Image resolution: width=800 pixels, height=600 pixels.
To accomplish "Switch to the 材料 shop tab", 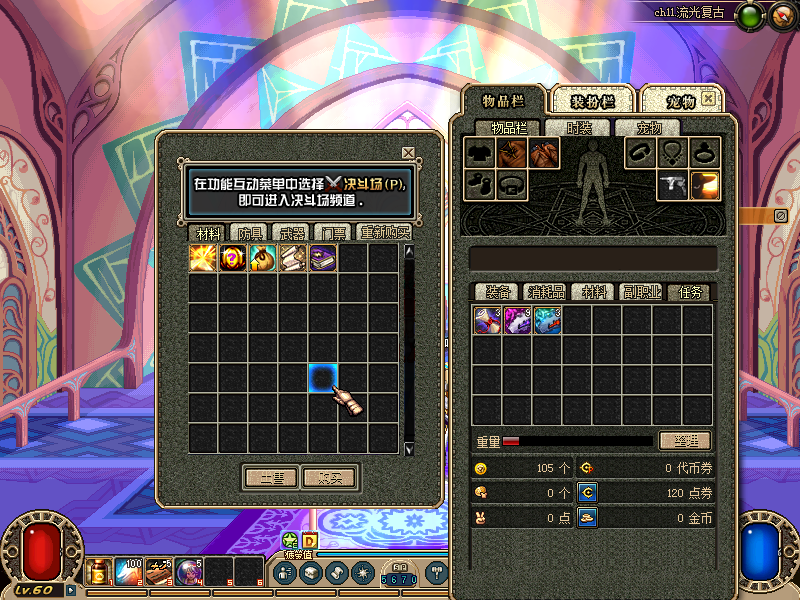I will (208, 232).
